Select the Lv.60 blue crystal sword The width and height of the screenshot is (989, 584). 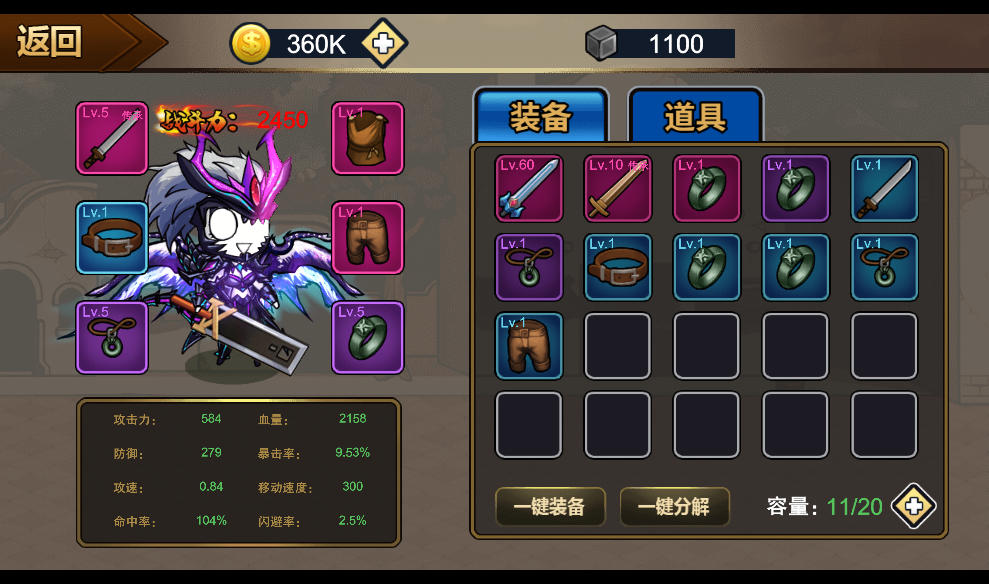pos(529,188)
